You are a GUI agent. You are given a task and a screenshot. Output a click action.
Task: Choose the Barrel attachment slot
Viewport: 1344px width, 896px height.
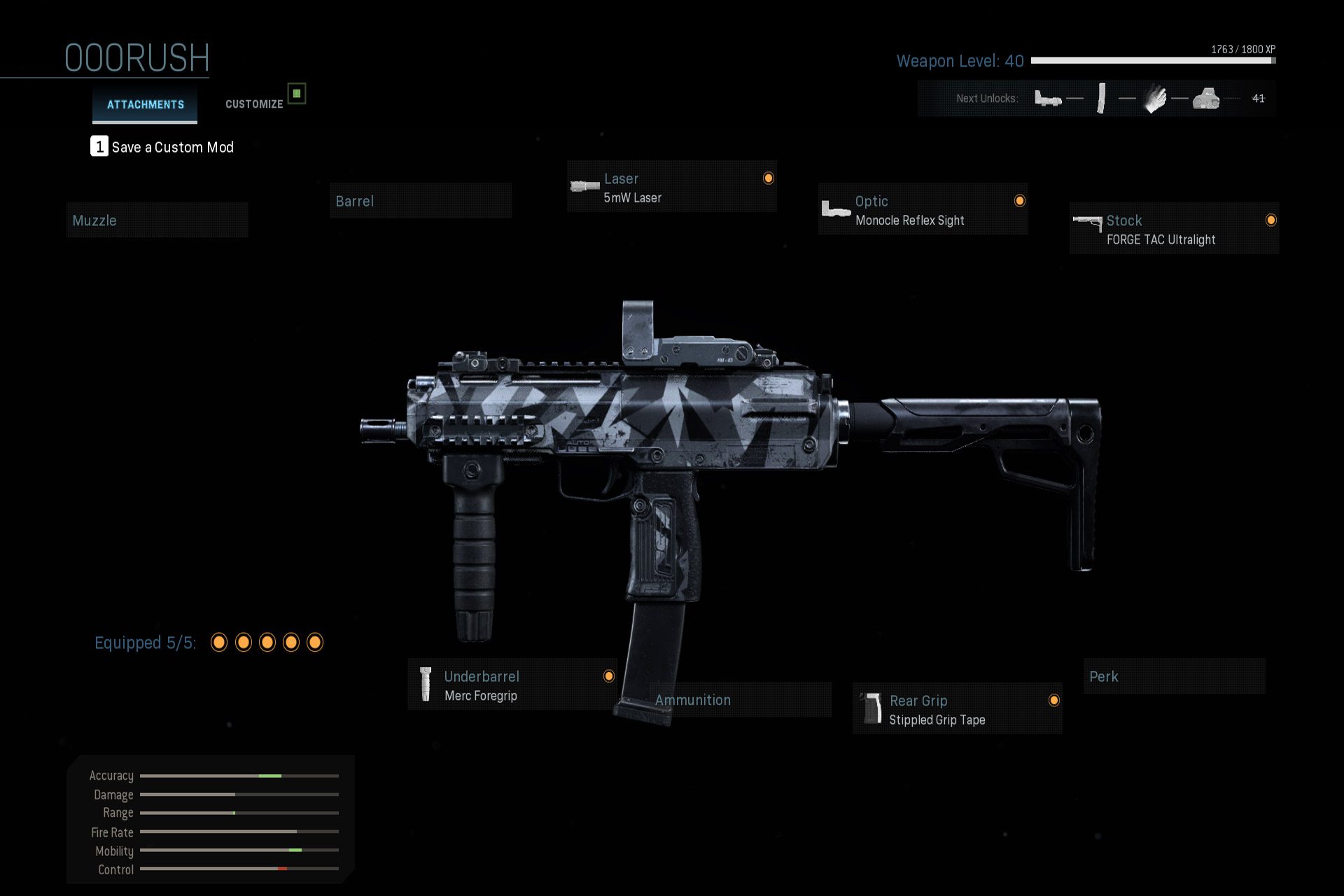[x=420, y=201]
